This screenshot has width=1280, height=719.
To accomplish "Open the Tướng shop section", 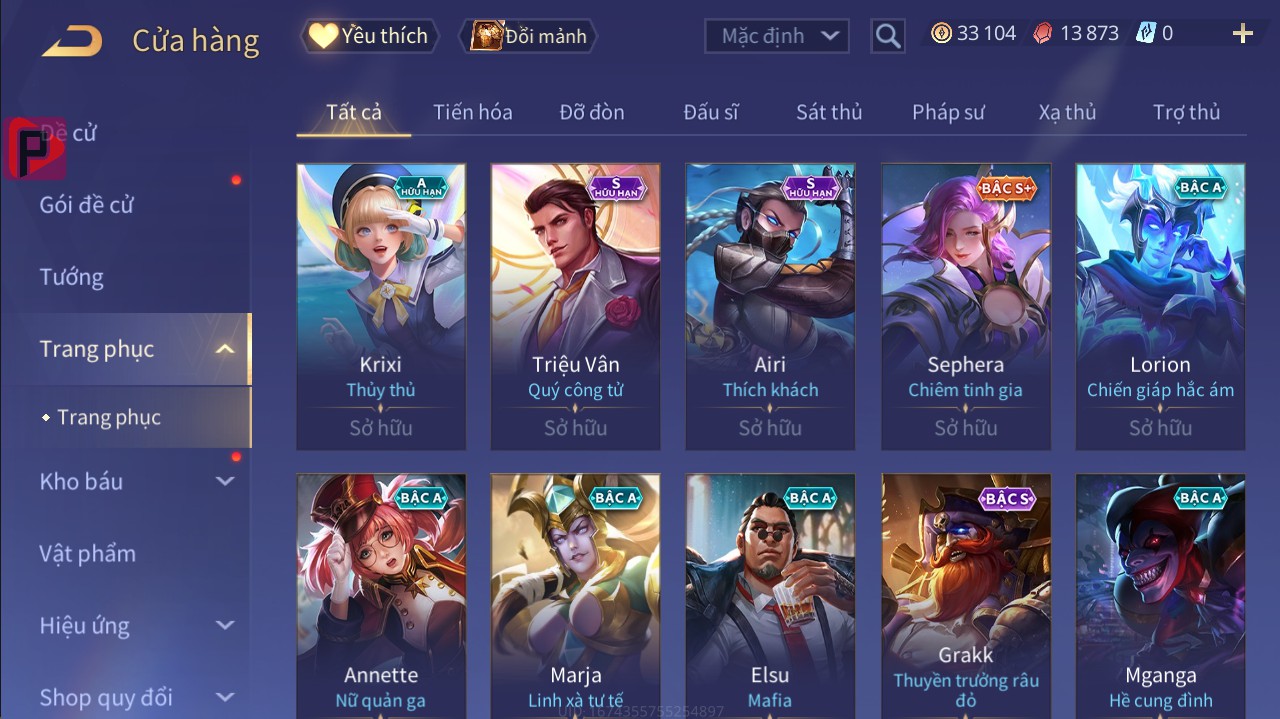I will click(x=71, y=277).
